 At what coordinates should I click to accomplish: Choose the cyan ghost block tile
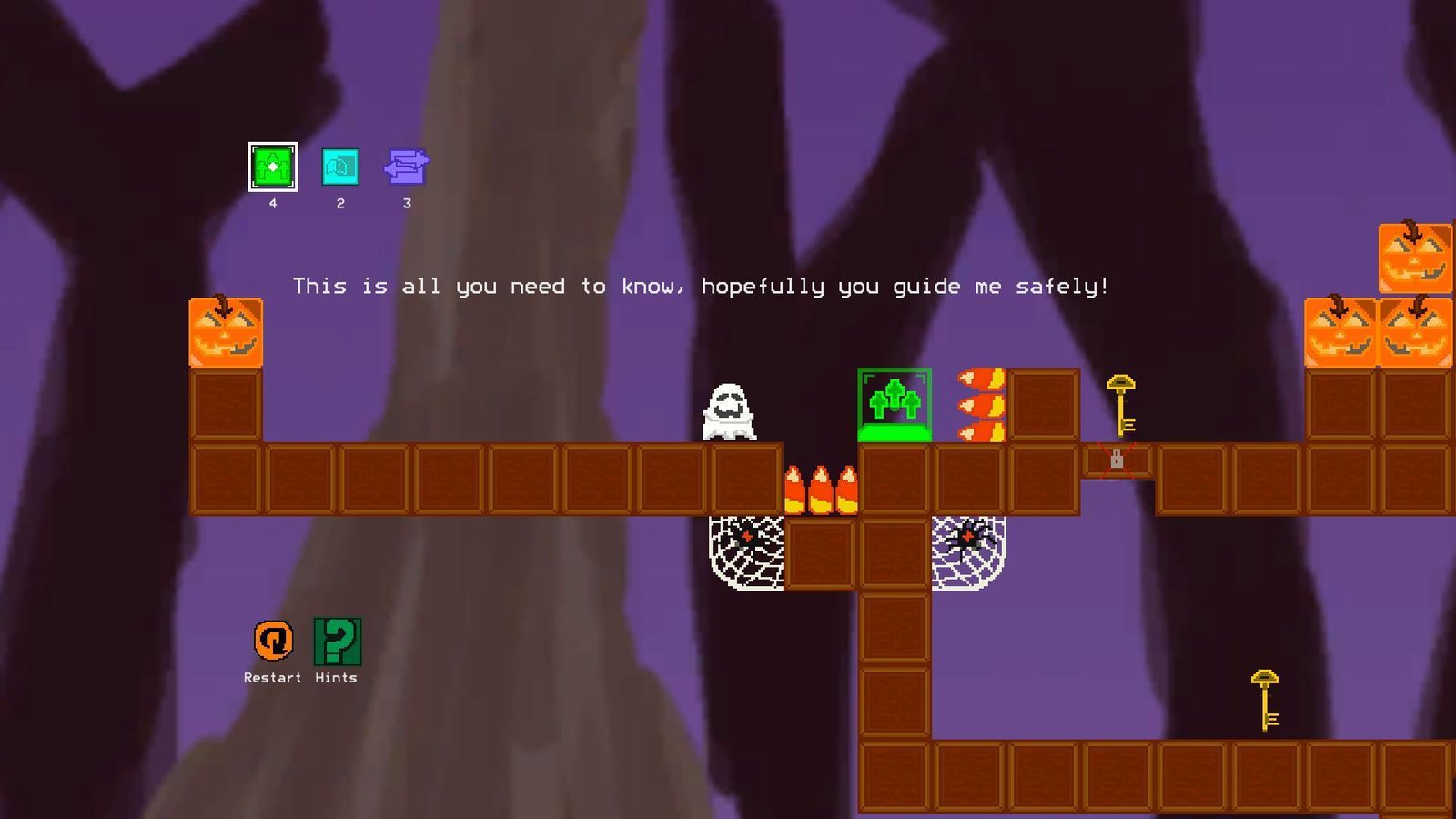pos(340,167)
